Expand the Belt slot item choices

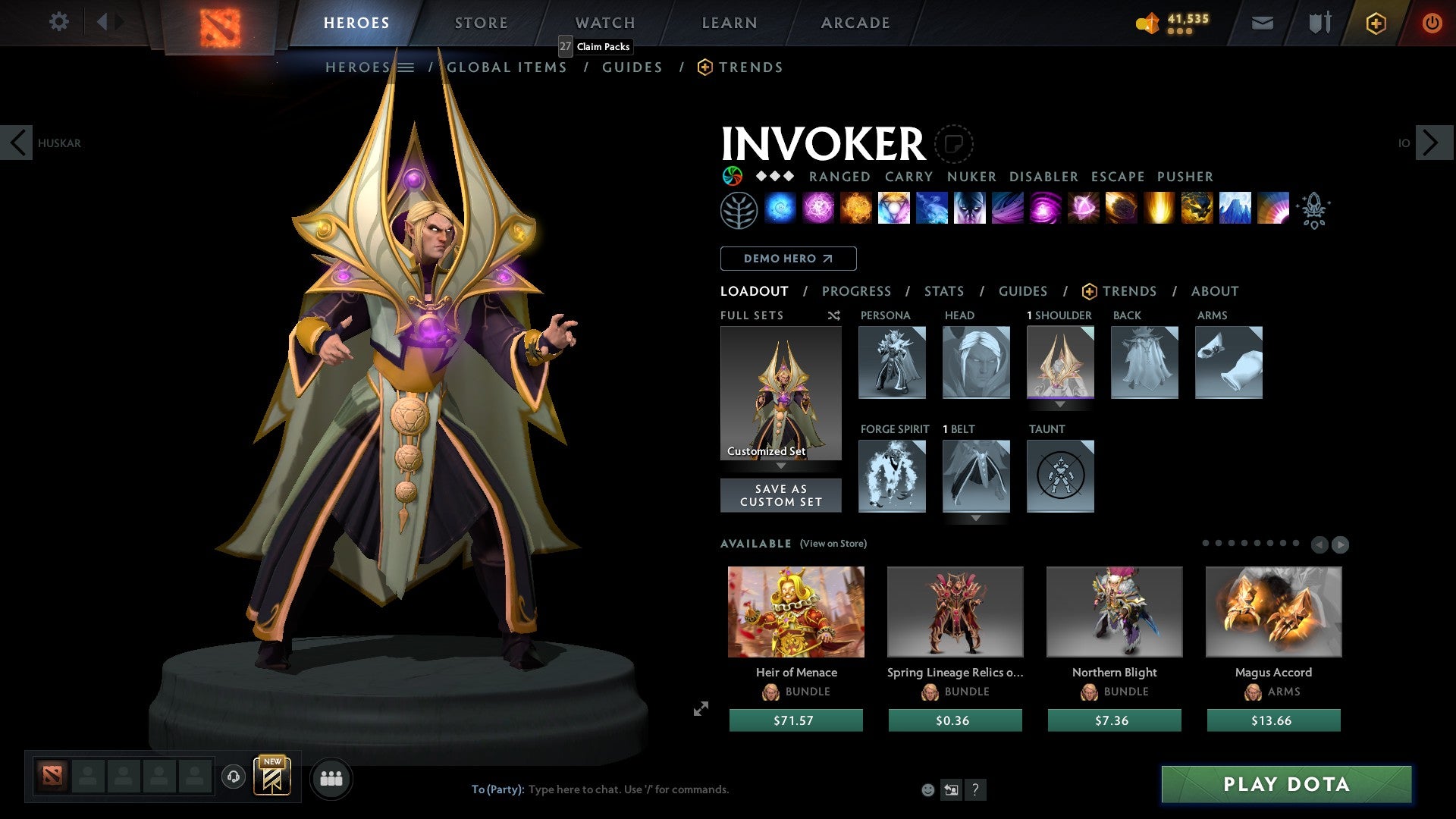(976, 518)
